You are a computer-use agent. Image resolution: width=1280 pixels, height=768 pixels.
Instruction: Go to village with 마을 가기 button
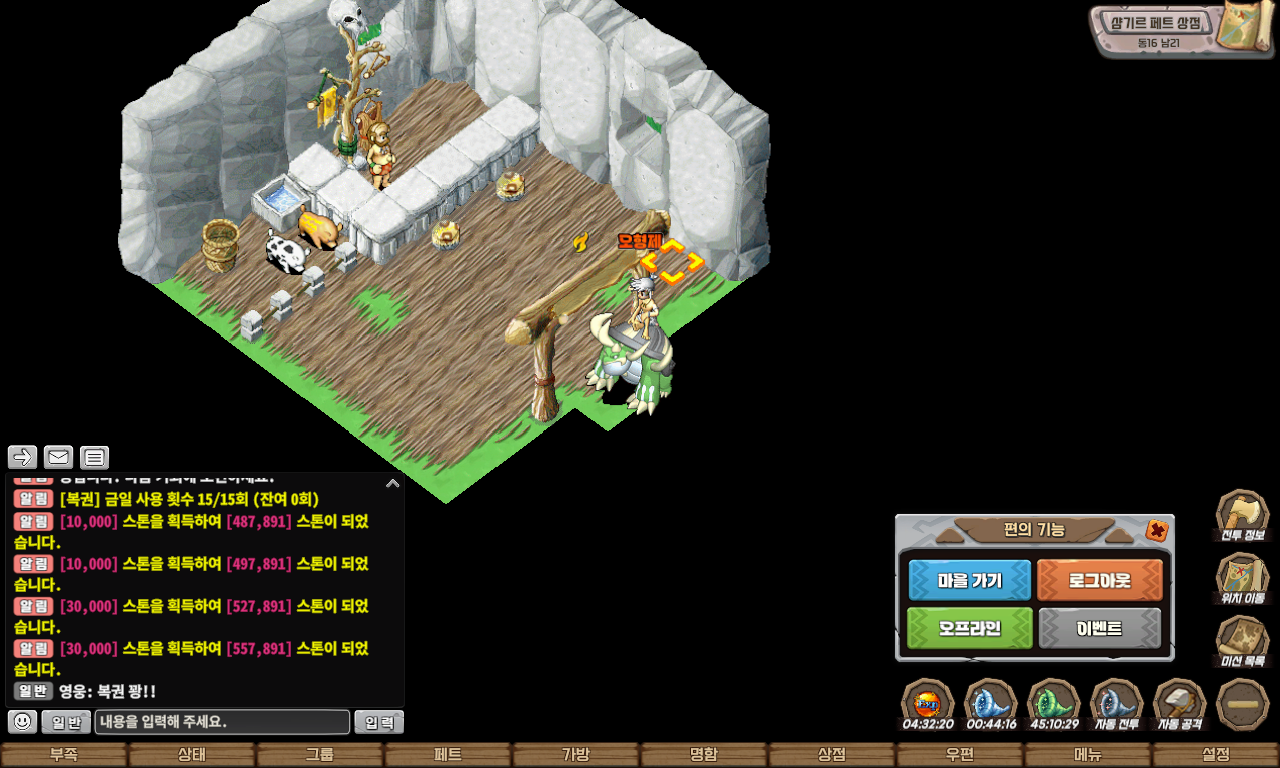[x=969, y=580]
